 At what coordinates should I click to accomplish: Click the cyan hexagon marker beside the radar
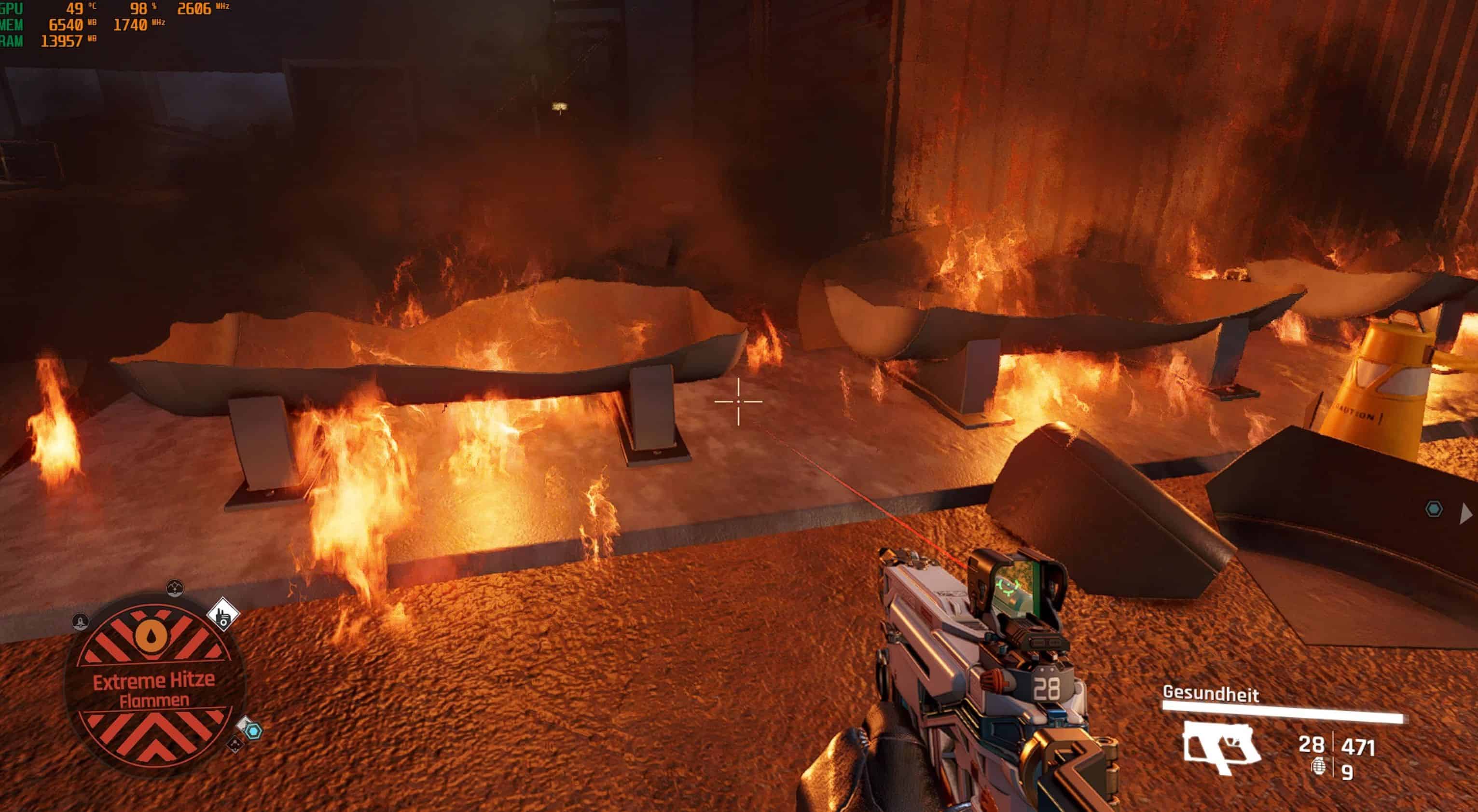253,731
